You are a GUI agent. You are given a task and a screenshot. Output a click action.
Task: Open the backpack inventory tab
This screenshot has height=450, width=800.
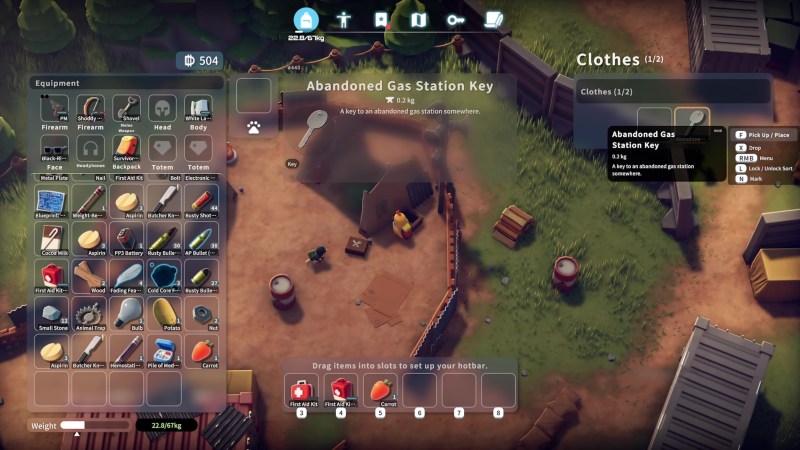click(x=306, y=19)
